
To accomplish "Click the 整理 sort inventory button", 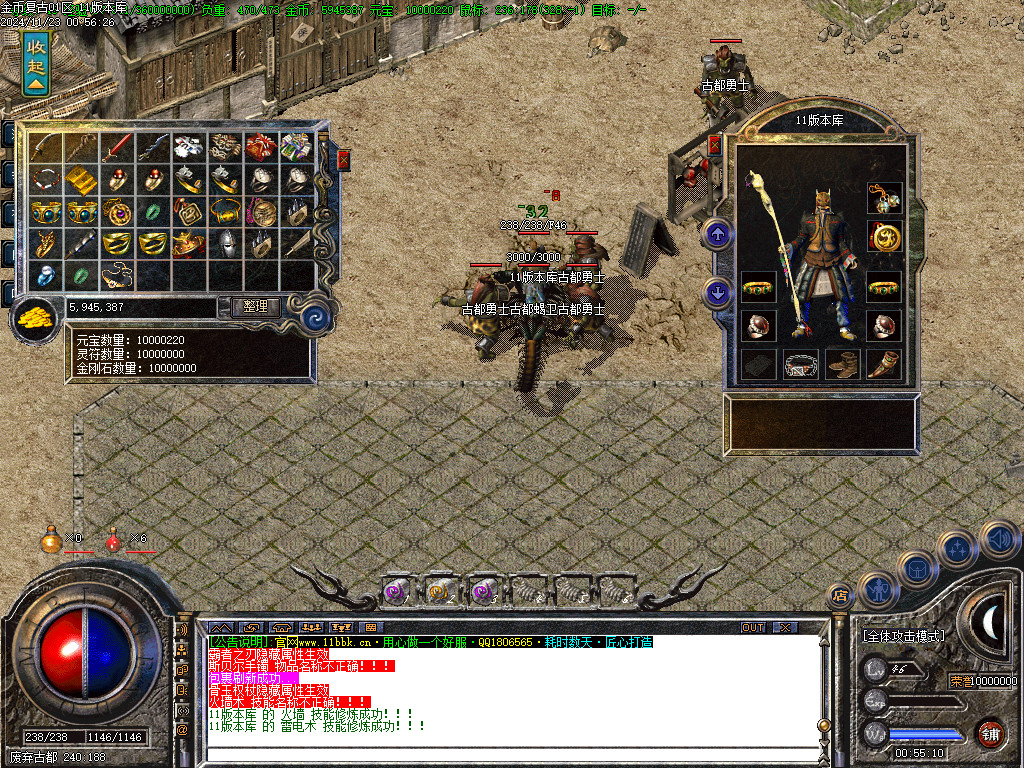I will click(x=255, y=307).
